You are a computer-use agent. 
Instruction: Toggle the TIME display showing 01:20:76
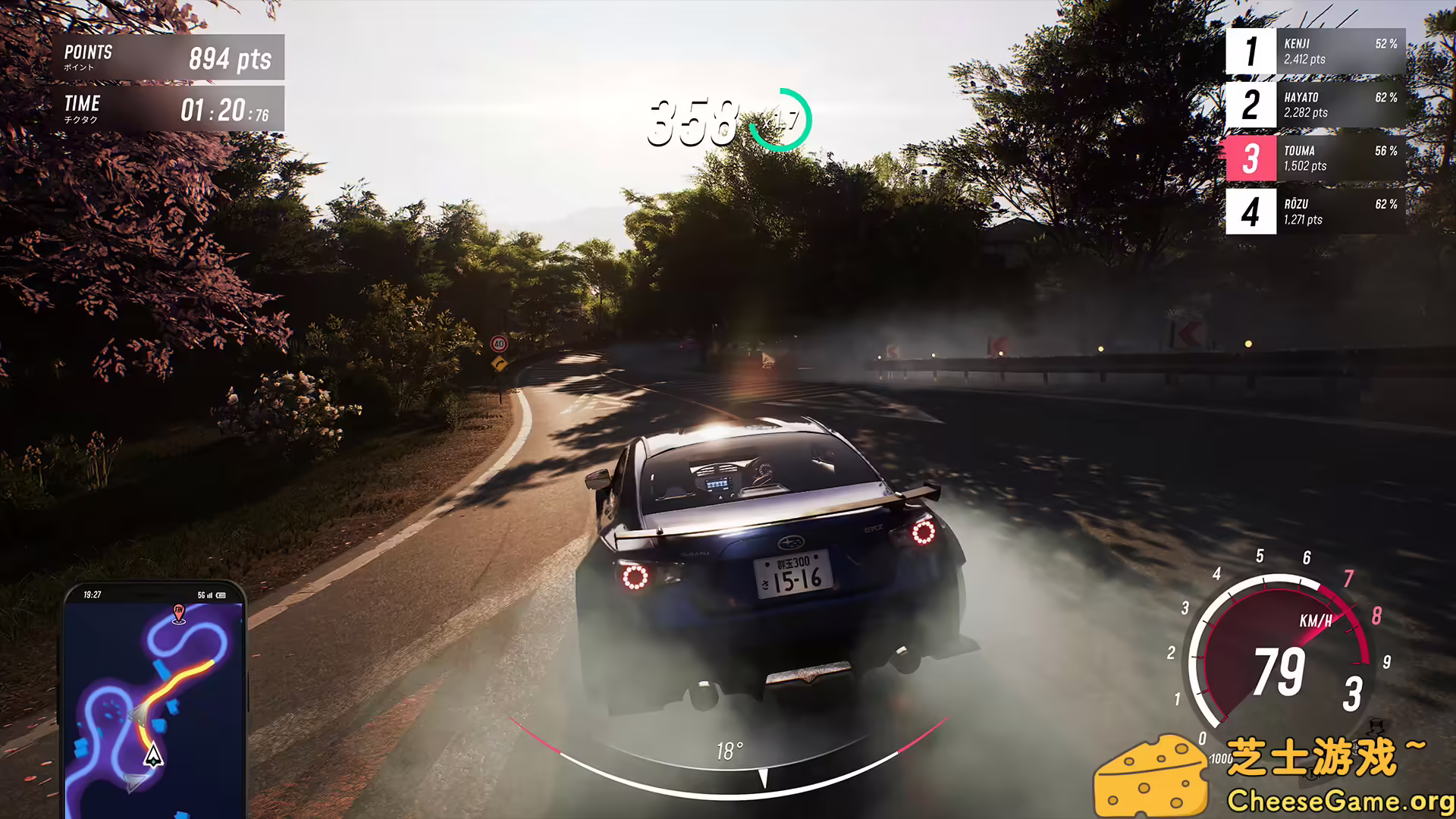pos(165,108)
